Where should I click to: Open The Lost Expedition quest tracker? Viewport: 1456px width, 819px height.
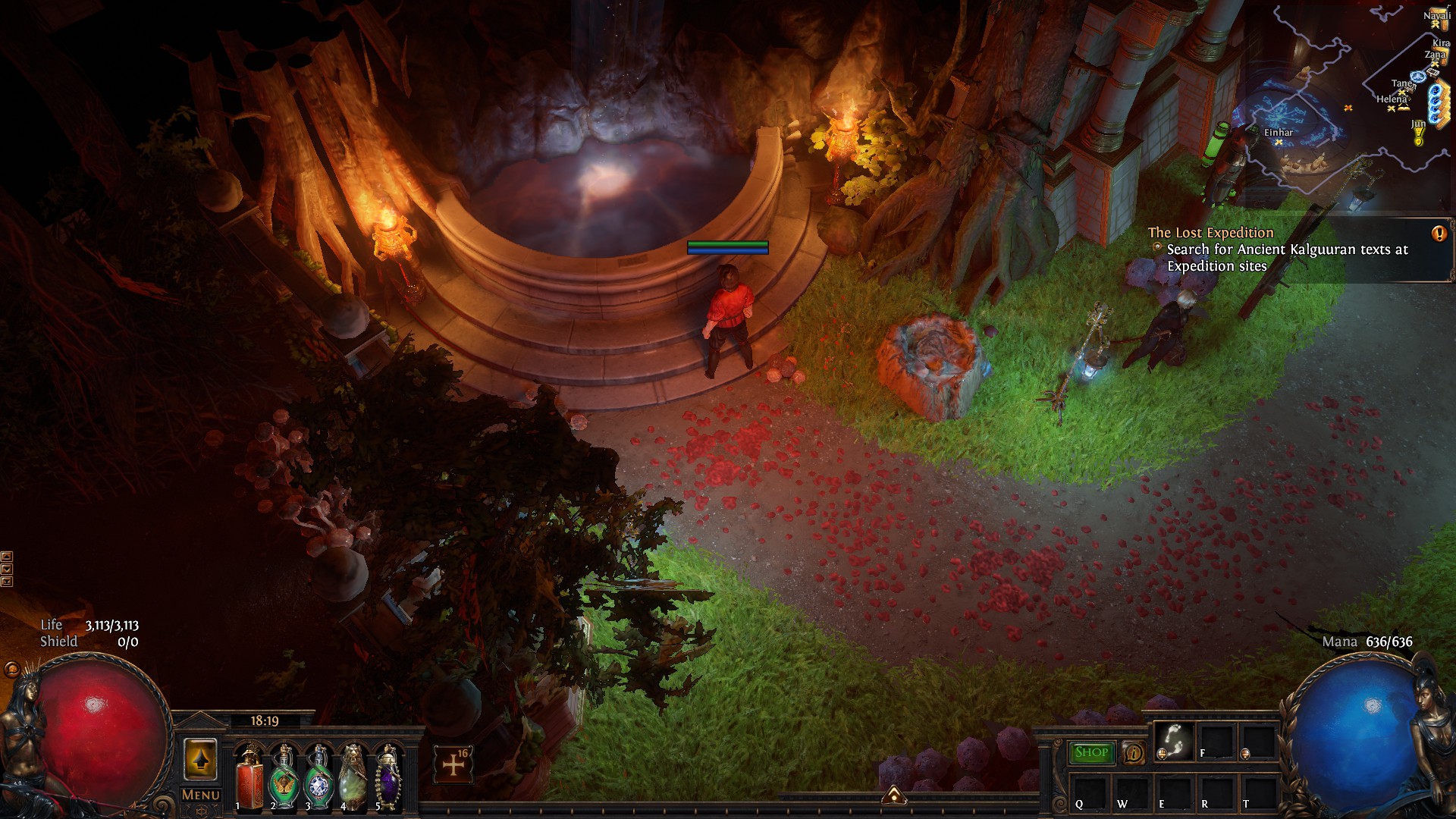[x=1210, y=233]
